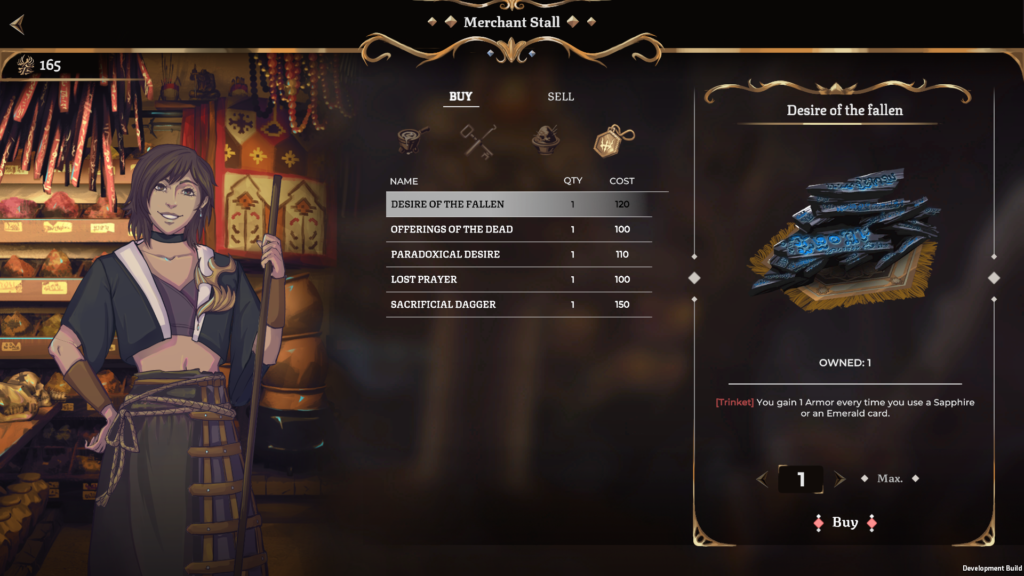The height and width of the screenshot is (576, 1024).
Task: Choose the bowl of food shop category
Action: (544, 140)
